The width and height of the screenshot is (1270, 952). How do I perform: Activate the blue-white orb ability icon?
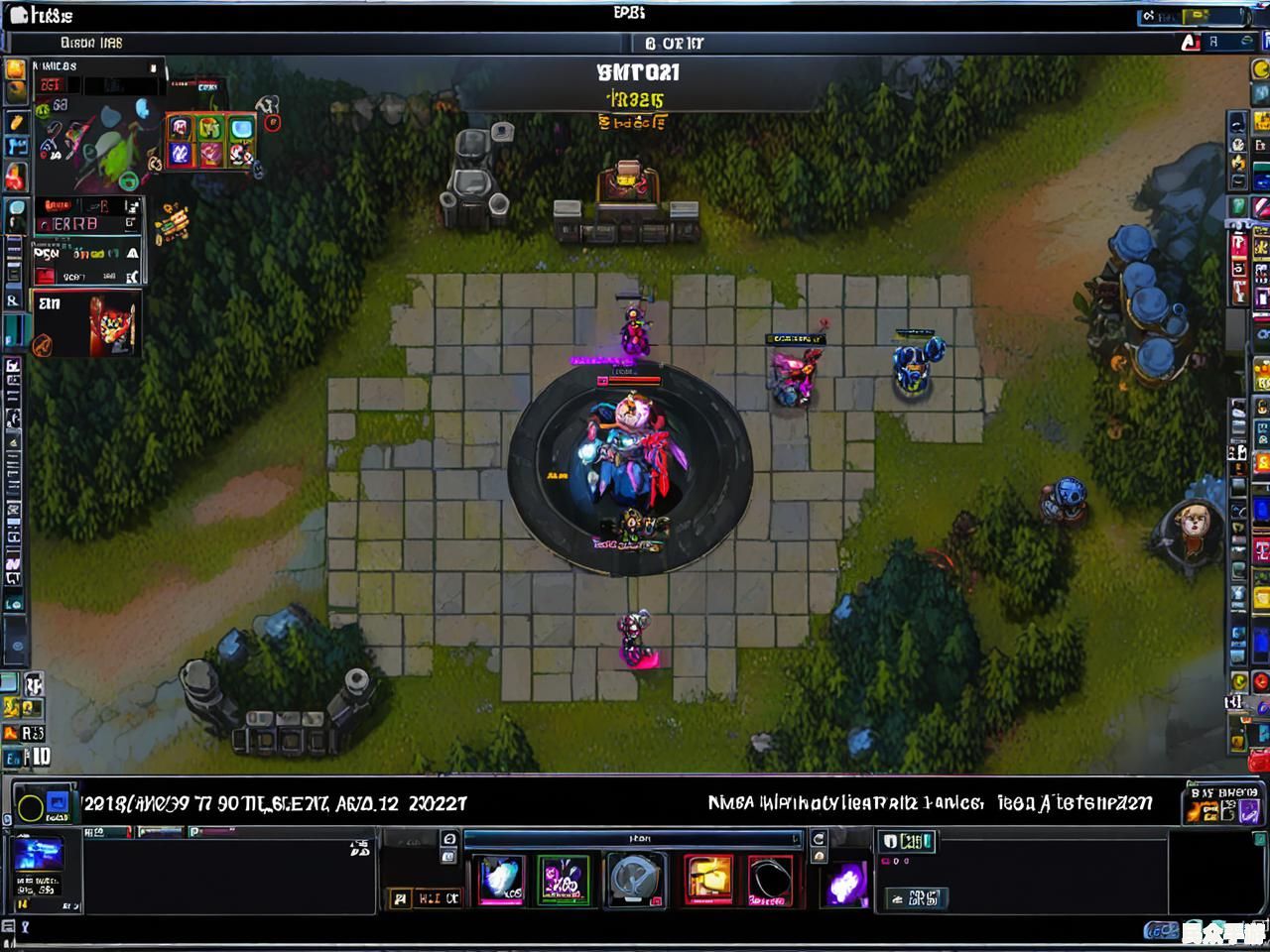pyautogui.click(x=501, y=880)
